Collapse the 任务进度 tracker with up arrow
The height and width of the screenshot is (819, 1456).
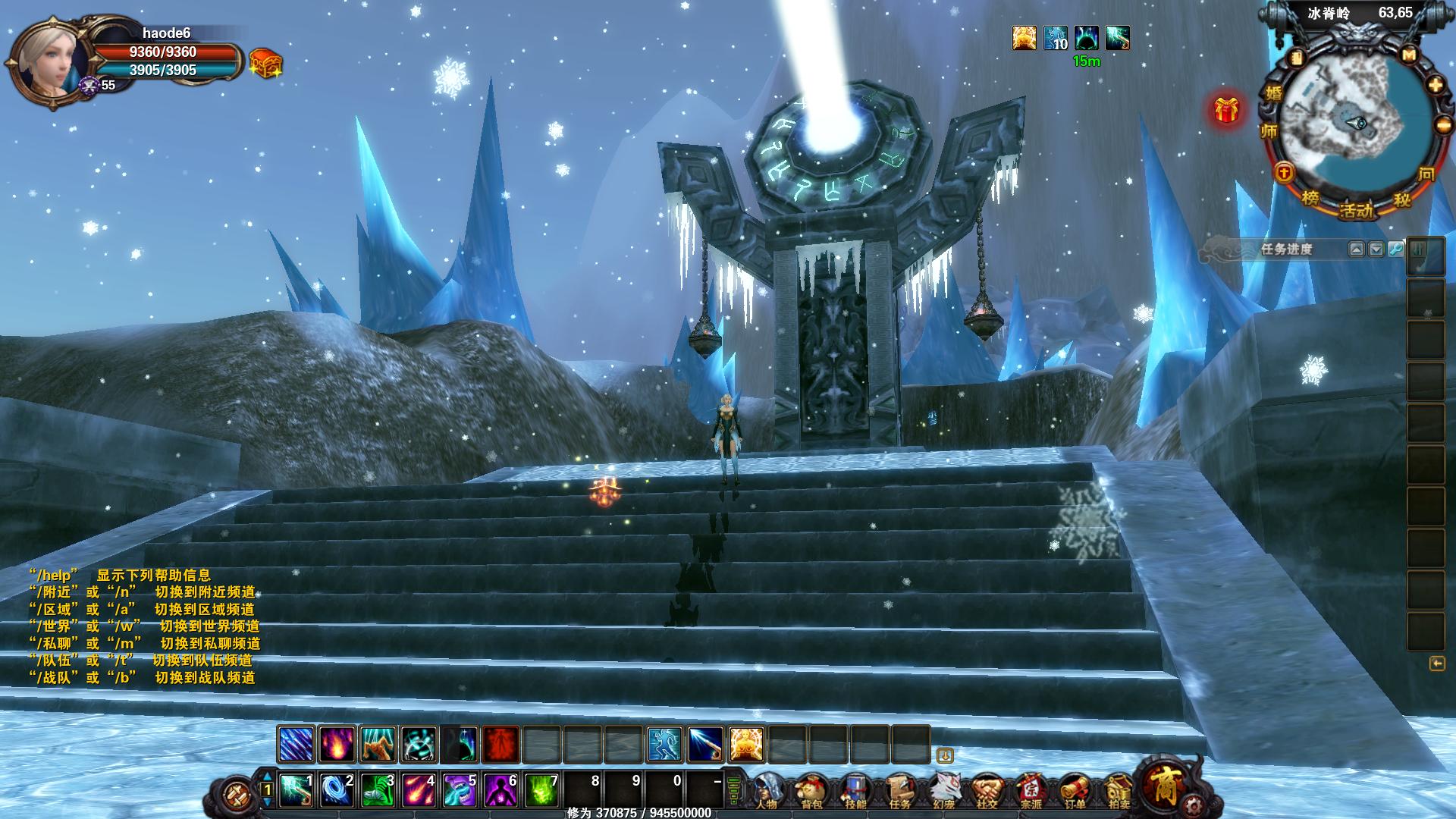click(1356, 249)
